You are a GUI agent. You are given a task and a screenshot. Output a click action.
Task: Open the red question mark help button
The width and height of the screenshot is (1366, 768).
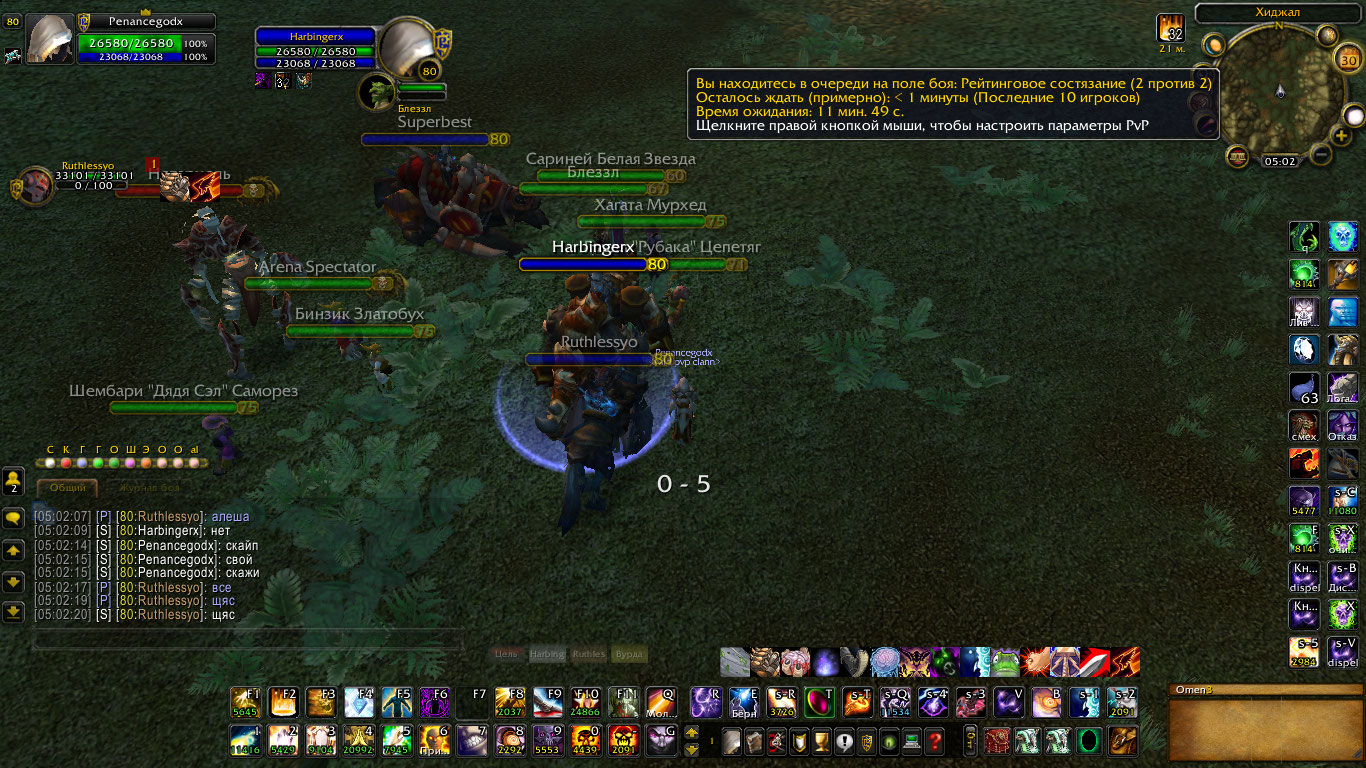tap(934, 741)
